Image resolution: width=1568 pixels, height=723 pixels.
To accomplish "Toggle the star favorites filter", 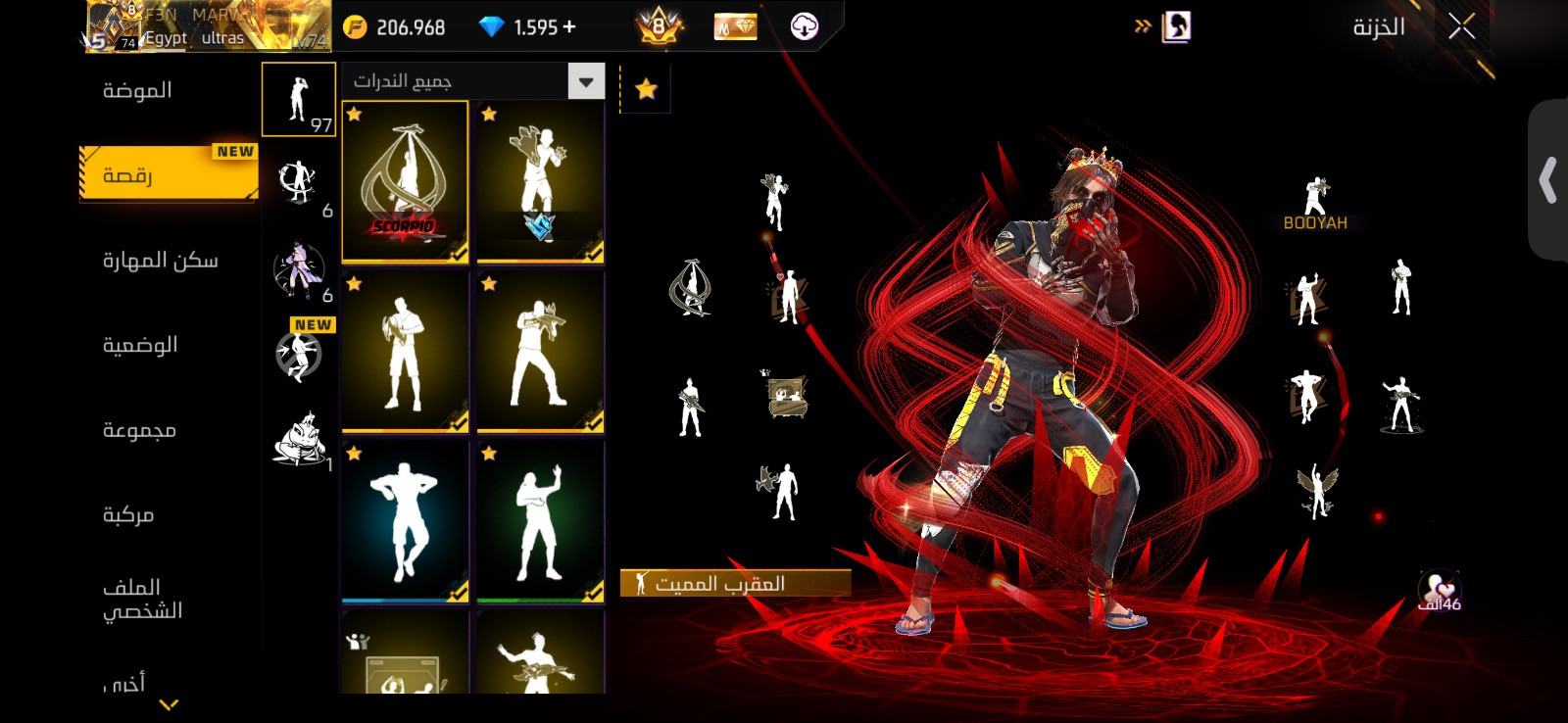I will pos(646,90).
